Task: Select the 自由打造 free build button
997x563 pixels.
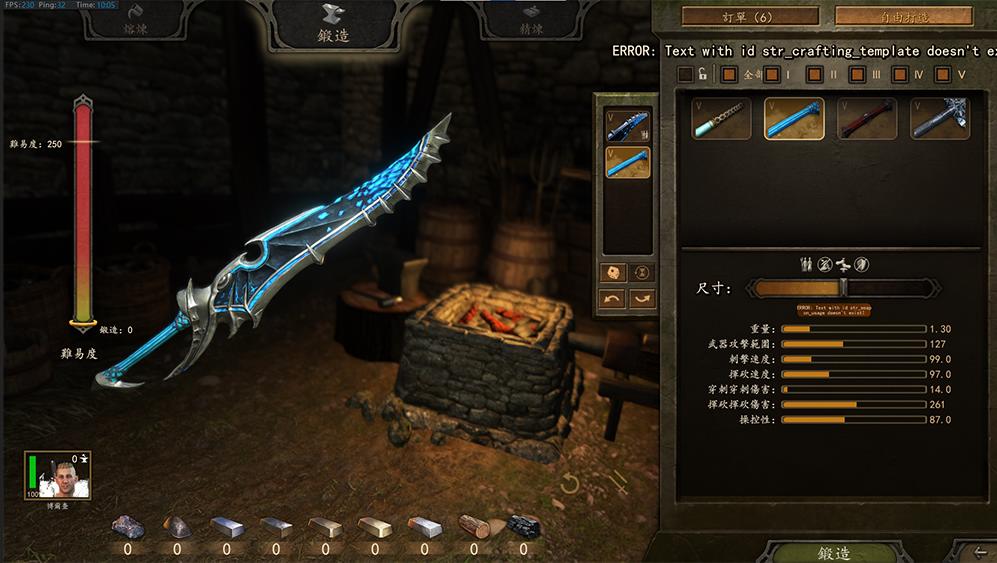Action: click(903, 17)
